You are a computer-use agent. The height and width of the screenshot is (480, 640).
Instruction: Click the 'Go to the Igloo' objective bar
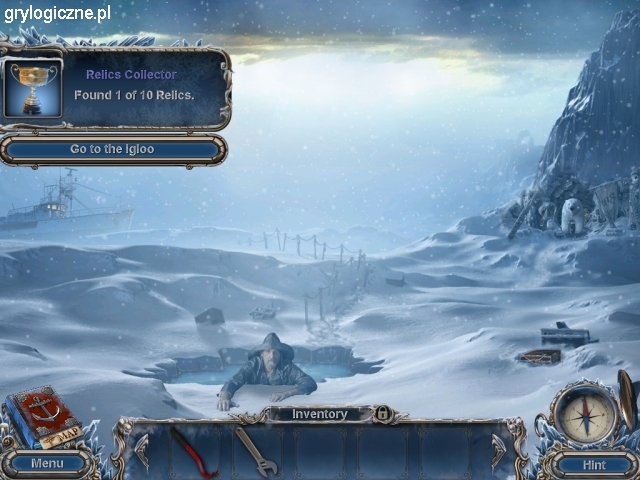coord(112,150)
